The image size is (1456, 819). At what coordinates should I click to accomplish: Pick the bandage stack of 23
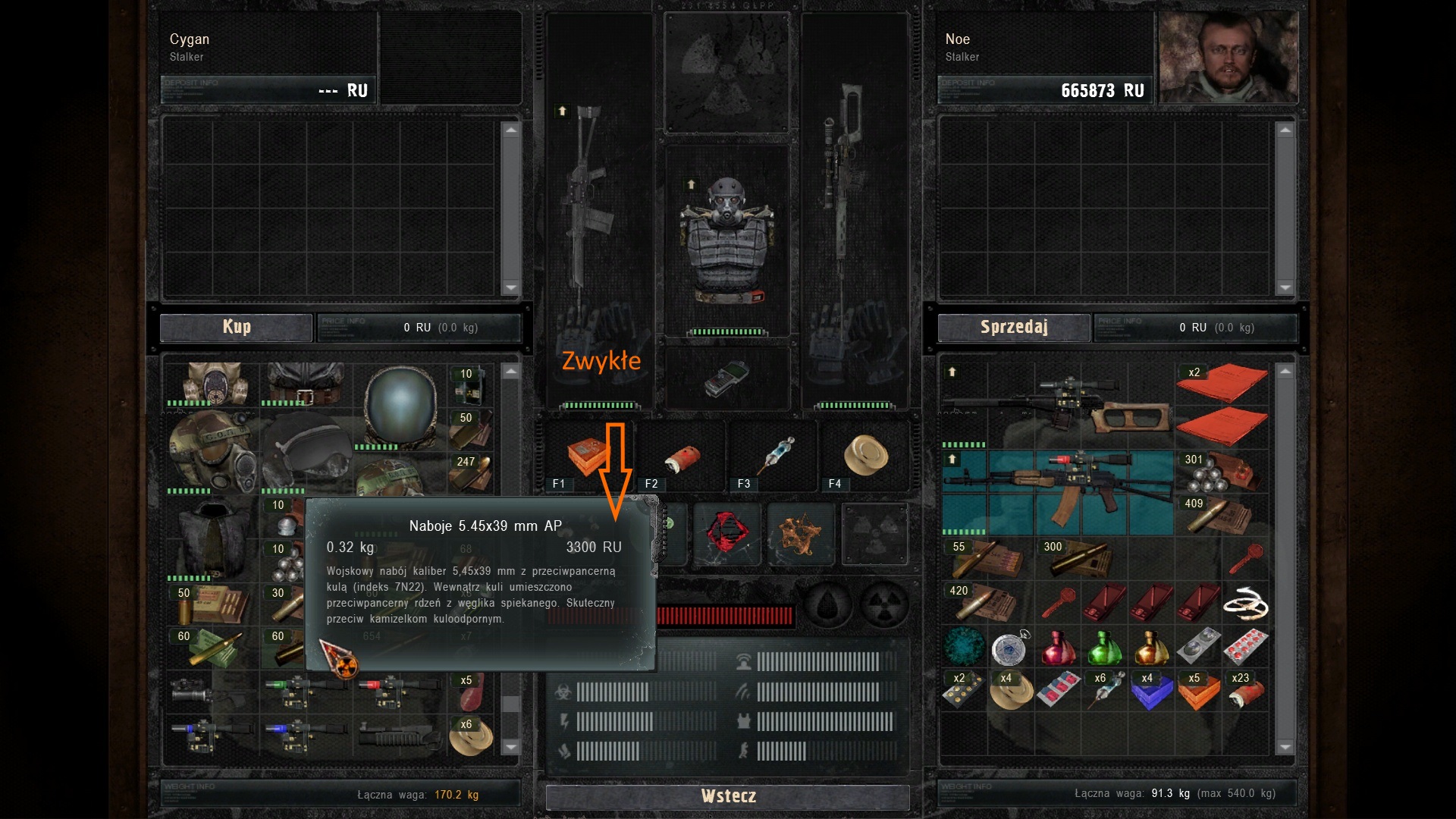1244,691
